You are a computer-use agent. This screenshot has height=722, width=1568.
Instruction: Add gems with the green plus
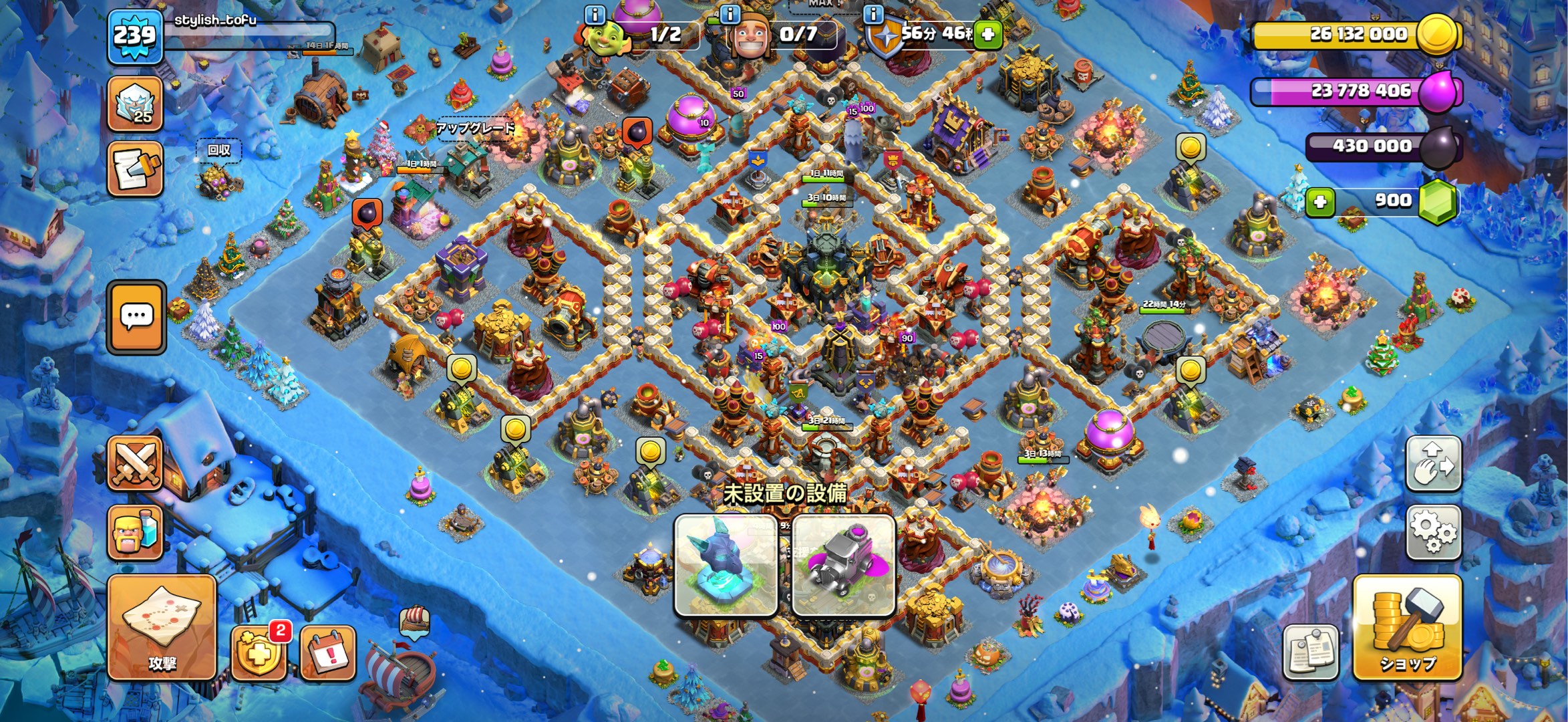pyautogui.click(x=1320, y=201)
